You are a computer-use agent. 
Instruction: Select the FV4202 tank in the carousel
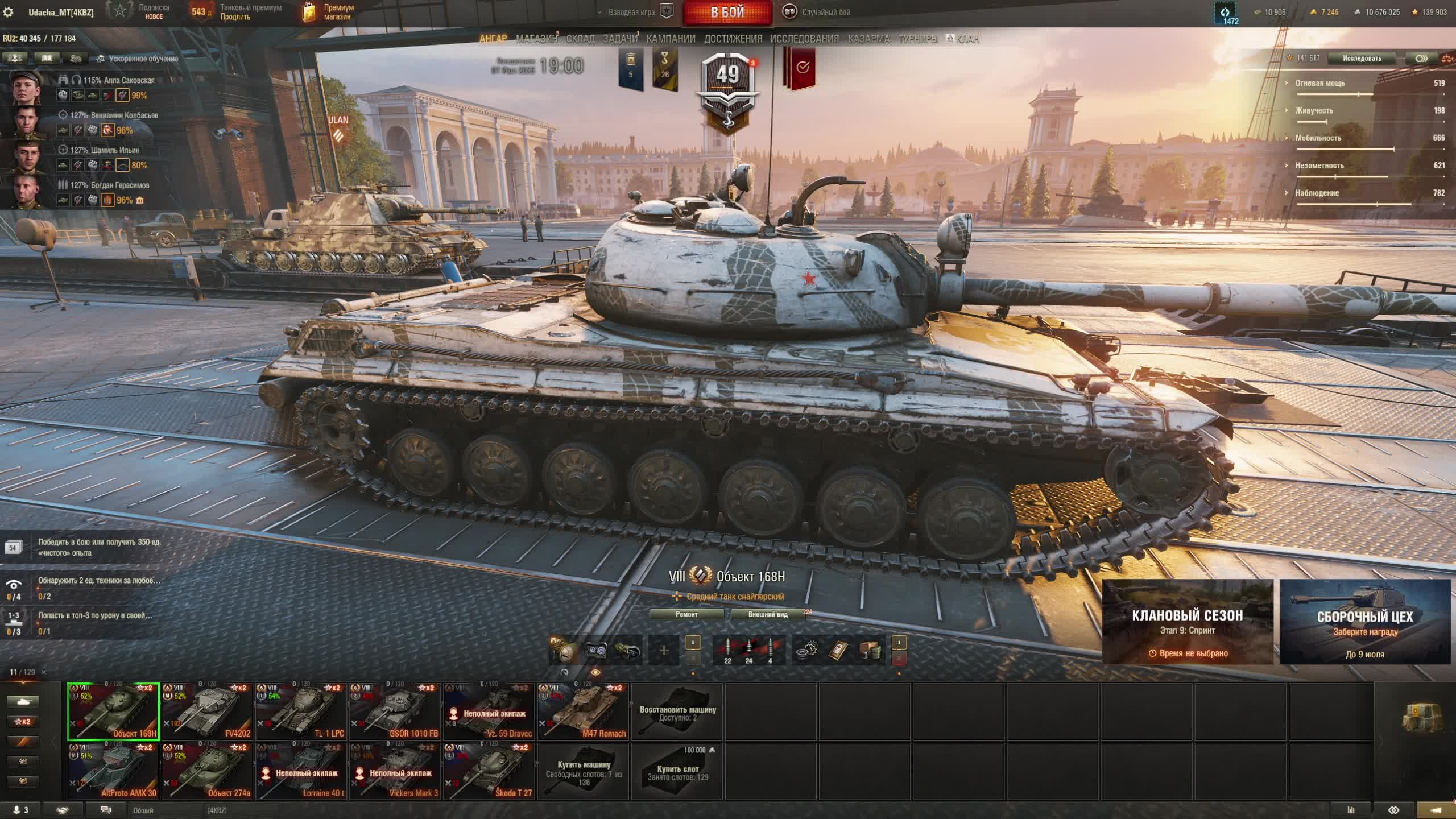(x=207, y=712)
